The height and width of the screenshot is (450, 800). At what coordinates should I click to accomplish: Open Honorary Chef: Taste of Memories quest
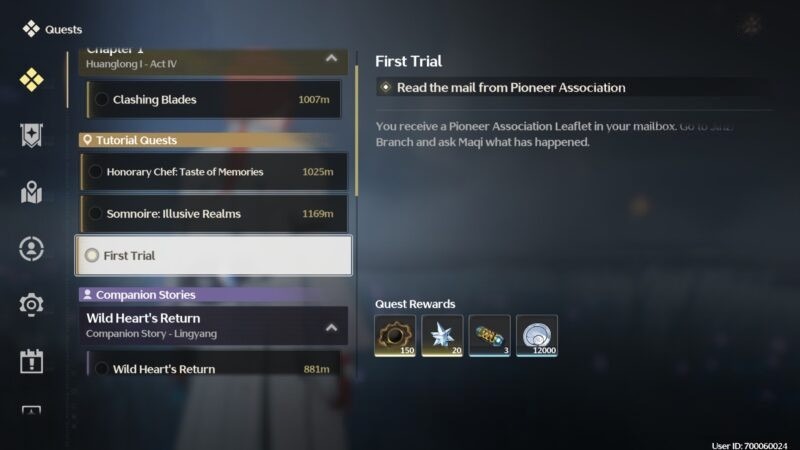click(214, 172)
